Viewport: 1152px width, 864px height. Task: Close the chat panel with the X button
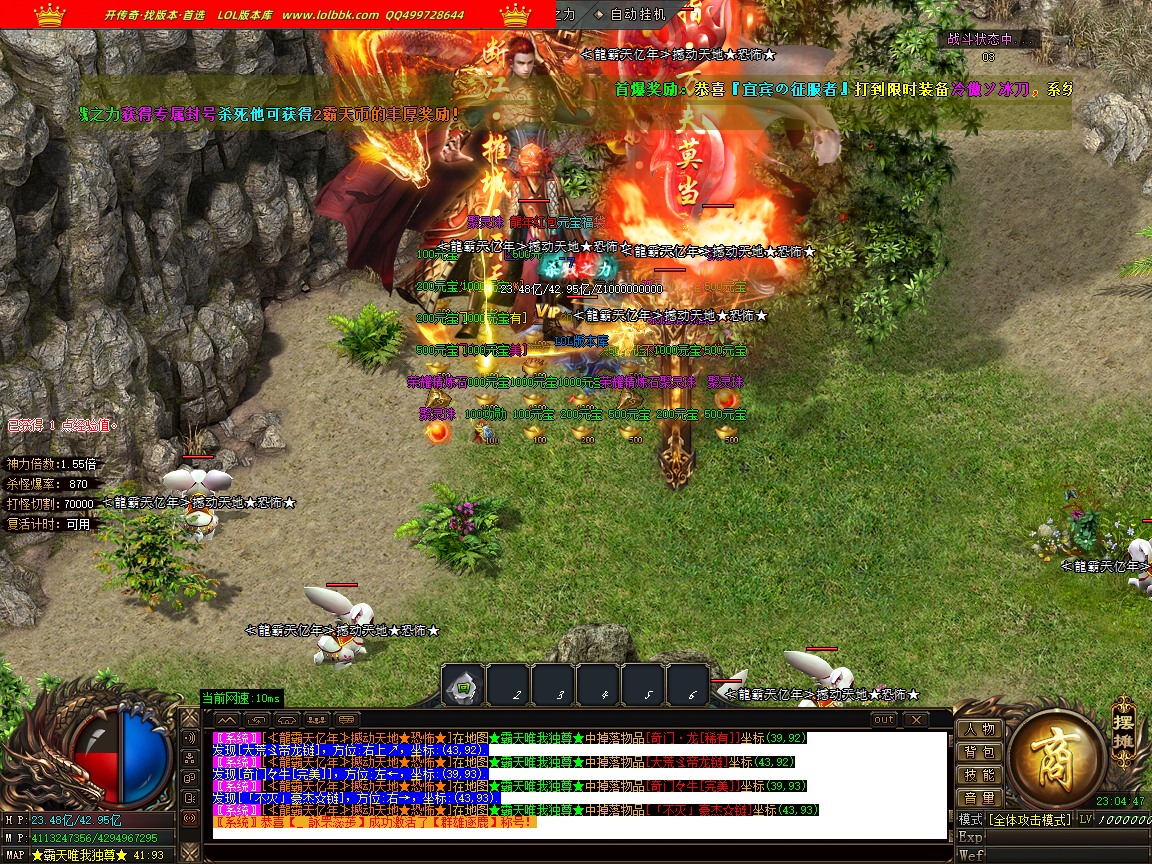coord(915,719)
